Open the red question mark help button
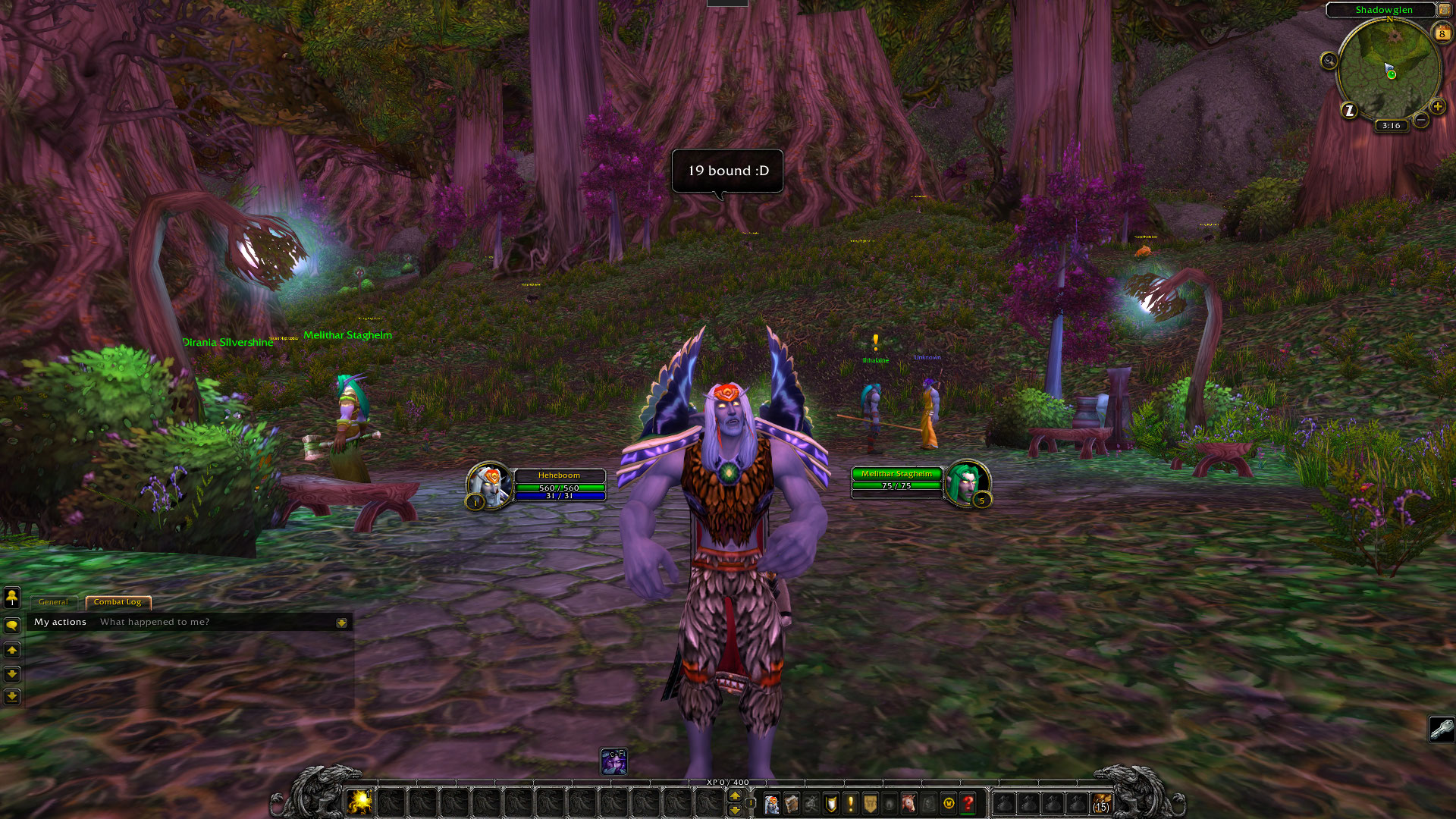Viewport: 1456px width, 819px height. coord(968,803)
